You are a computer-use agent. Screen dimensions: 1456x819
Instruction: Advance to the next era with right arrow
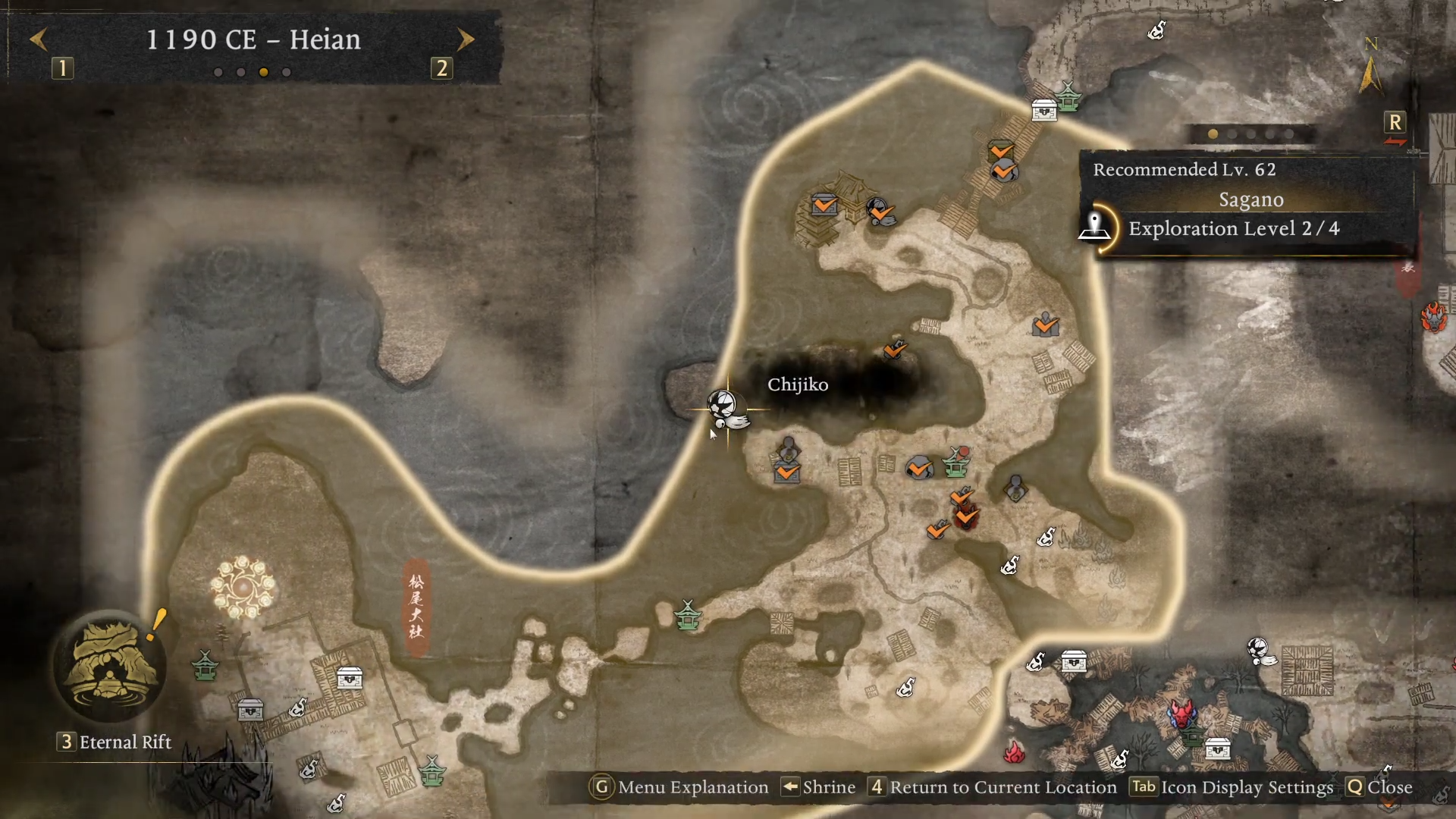[466, 39]
